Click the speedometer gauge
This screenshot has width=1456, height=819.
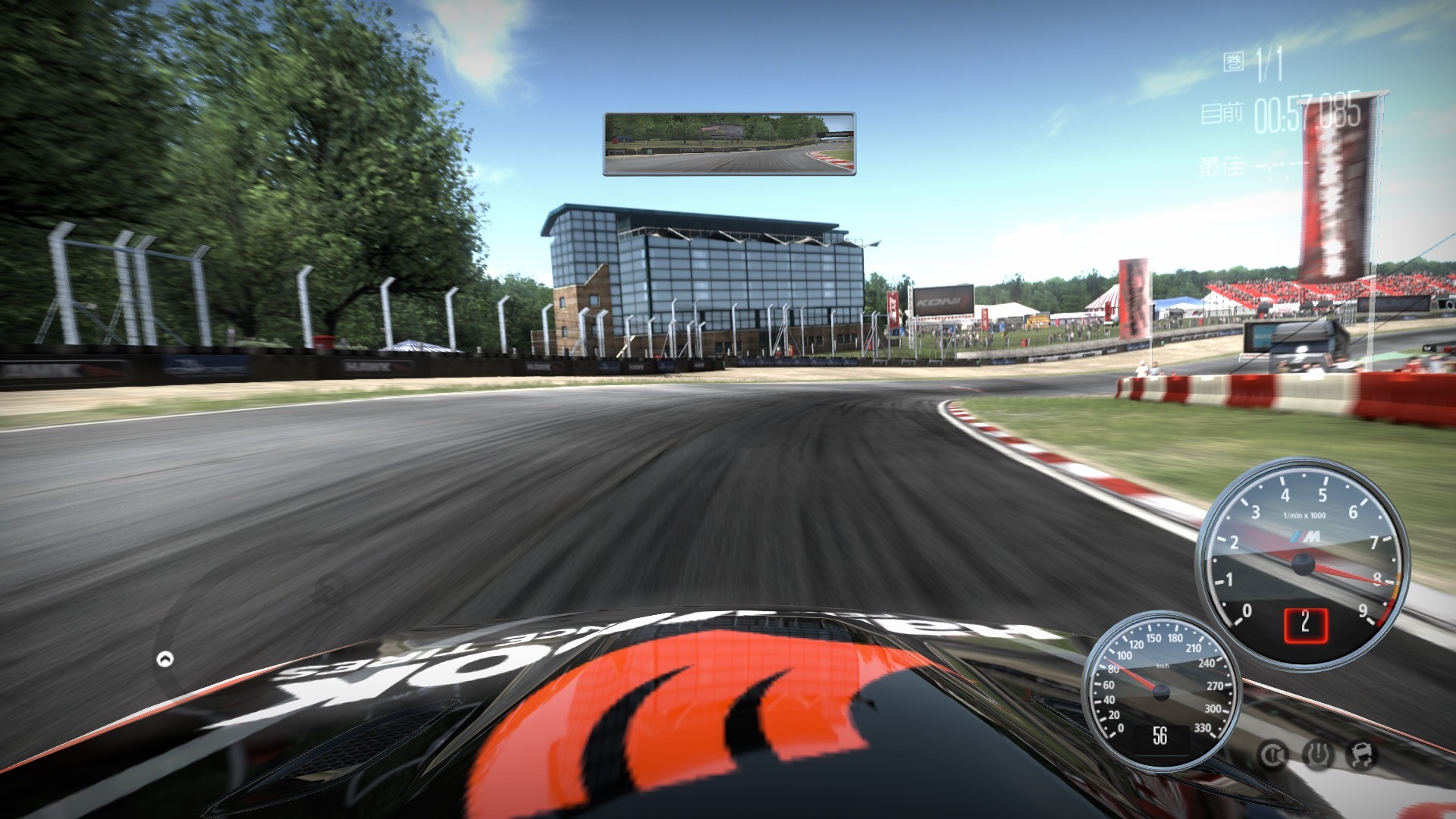pos(1160,690)
